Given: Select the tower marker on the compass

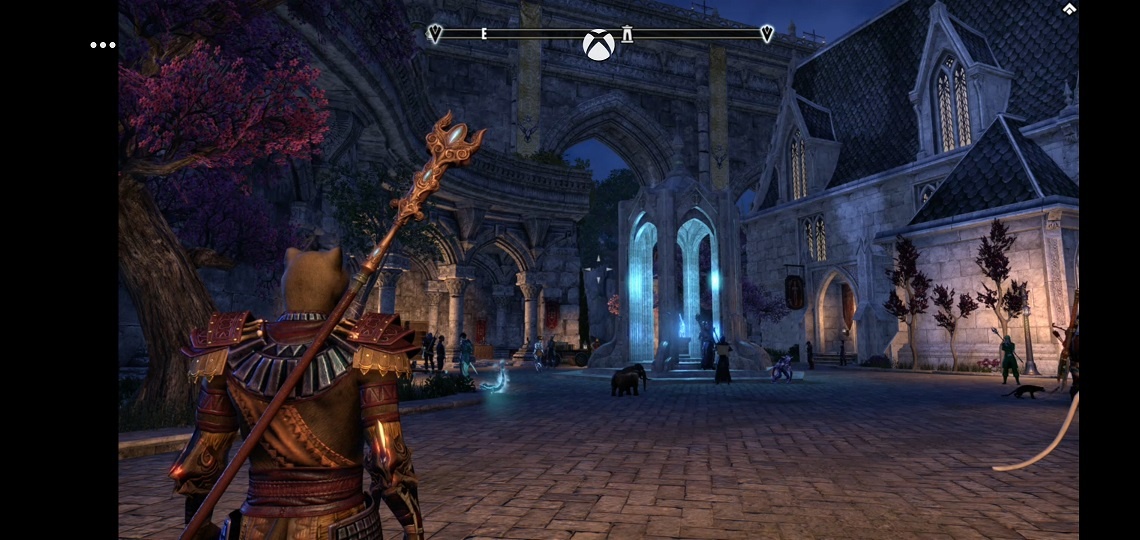Looking at the screenshot, I should point(627,34).
